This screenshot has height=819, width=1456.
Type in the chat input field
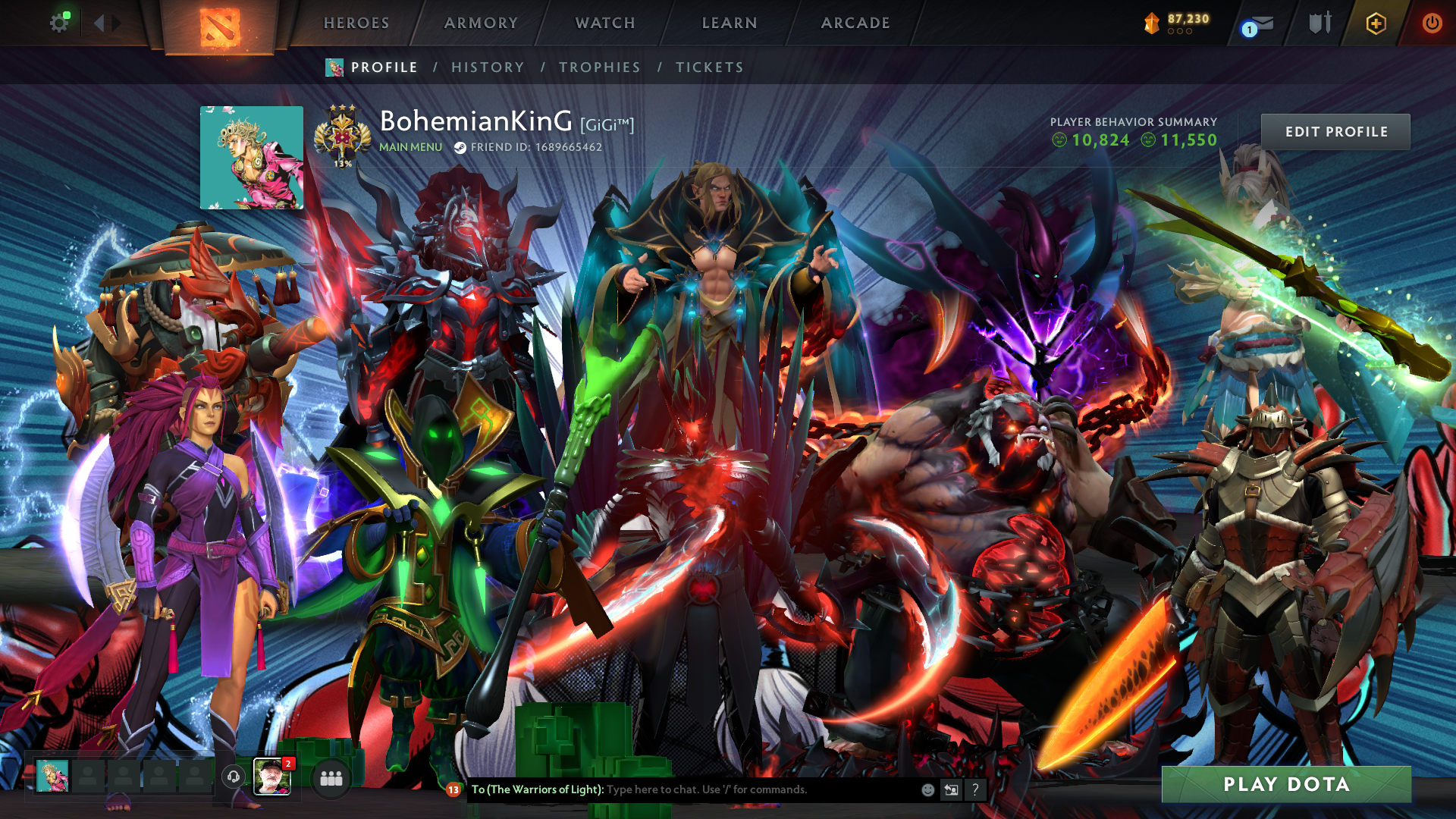(x=758, y=789)
